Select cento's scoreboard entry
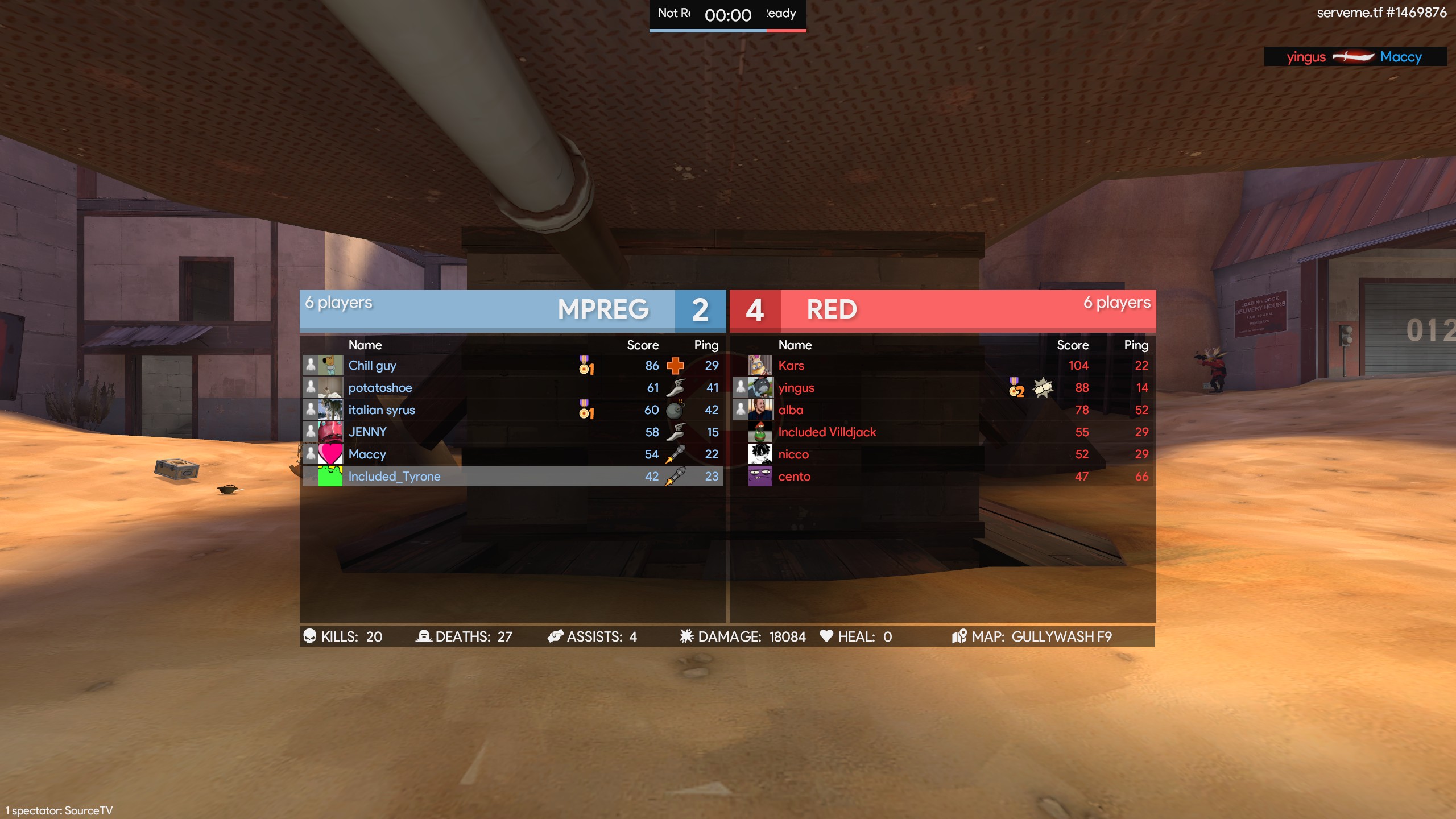The width and height of the screenshot is (1456, 819). (794, 477)
